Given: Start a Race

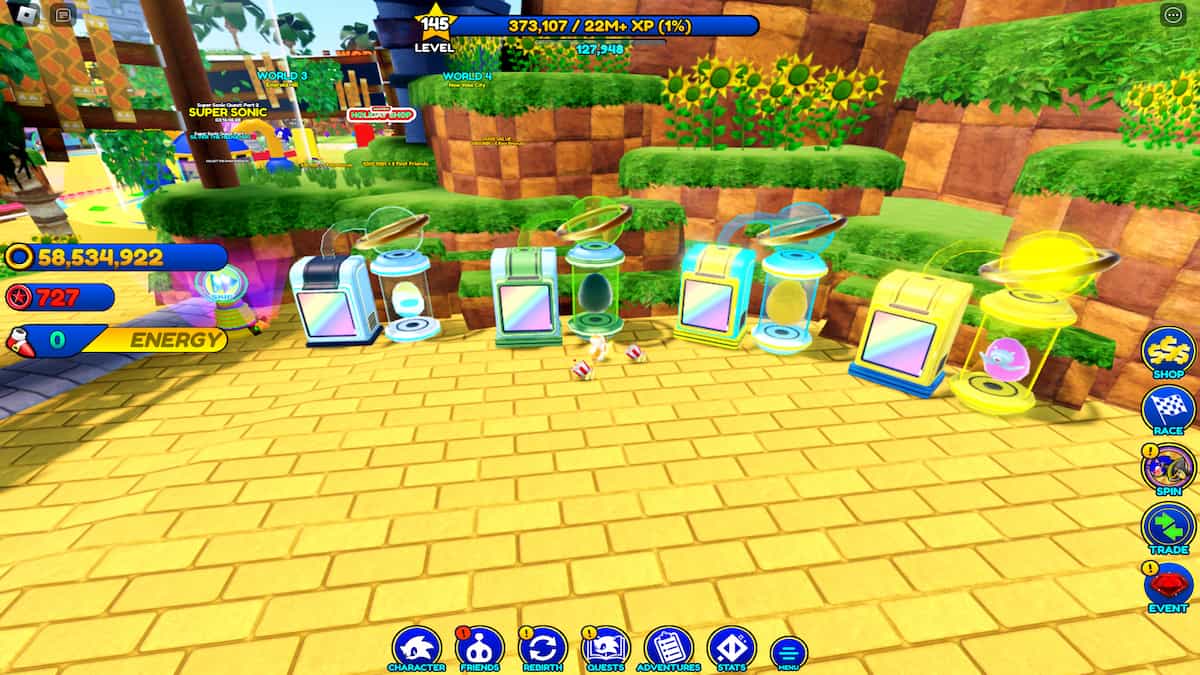Looking at the screenshot, I should coord(1167,409).
